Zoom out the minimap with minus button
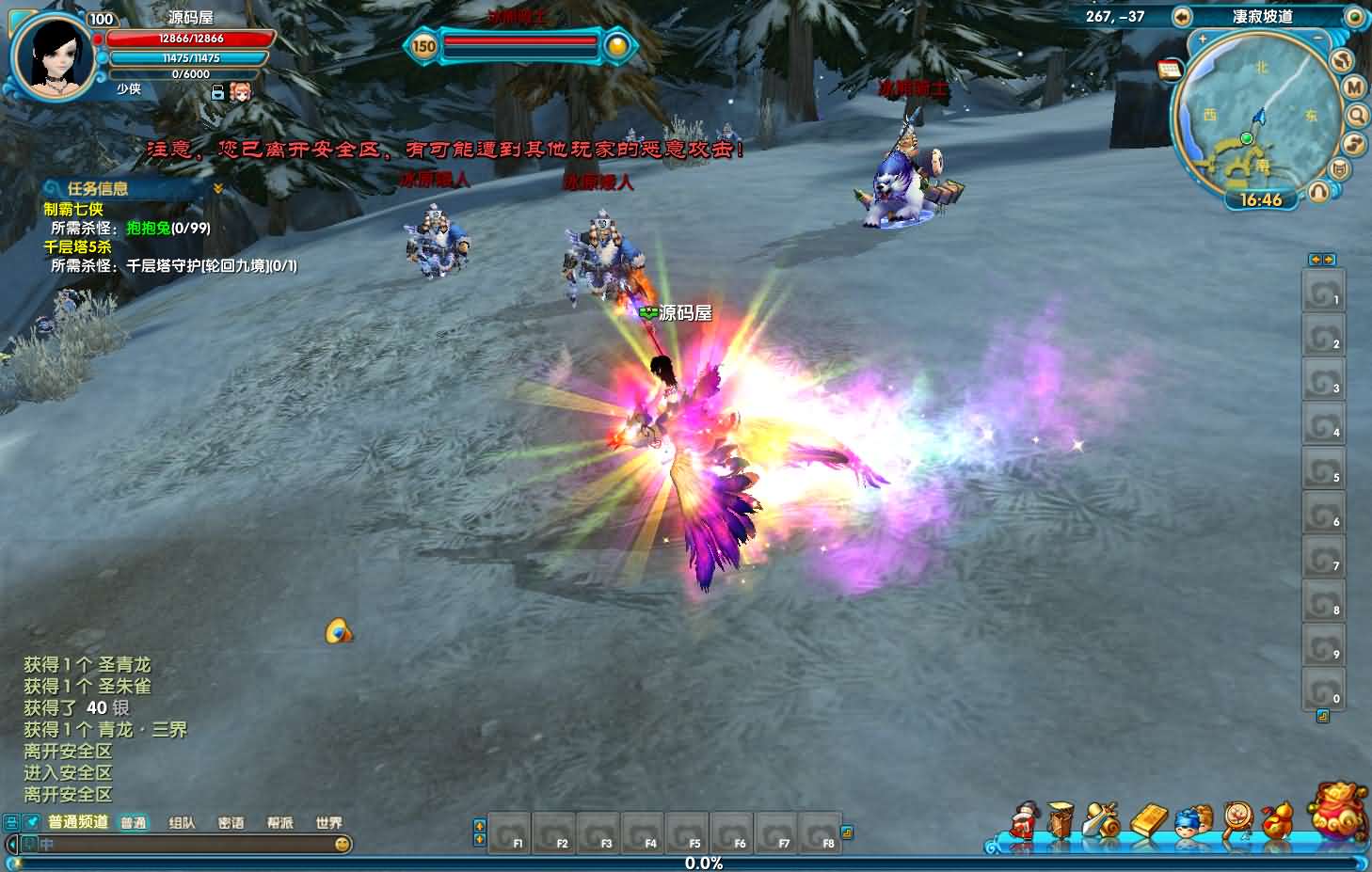Image resolution: width=1372 pixels, height=872 pixels. (x=1317, y=39)
